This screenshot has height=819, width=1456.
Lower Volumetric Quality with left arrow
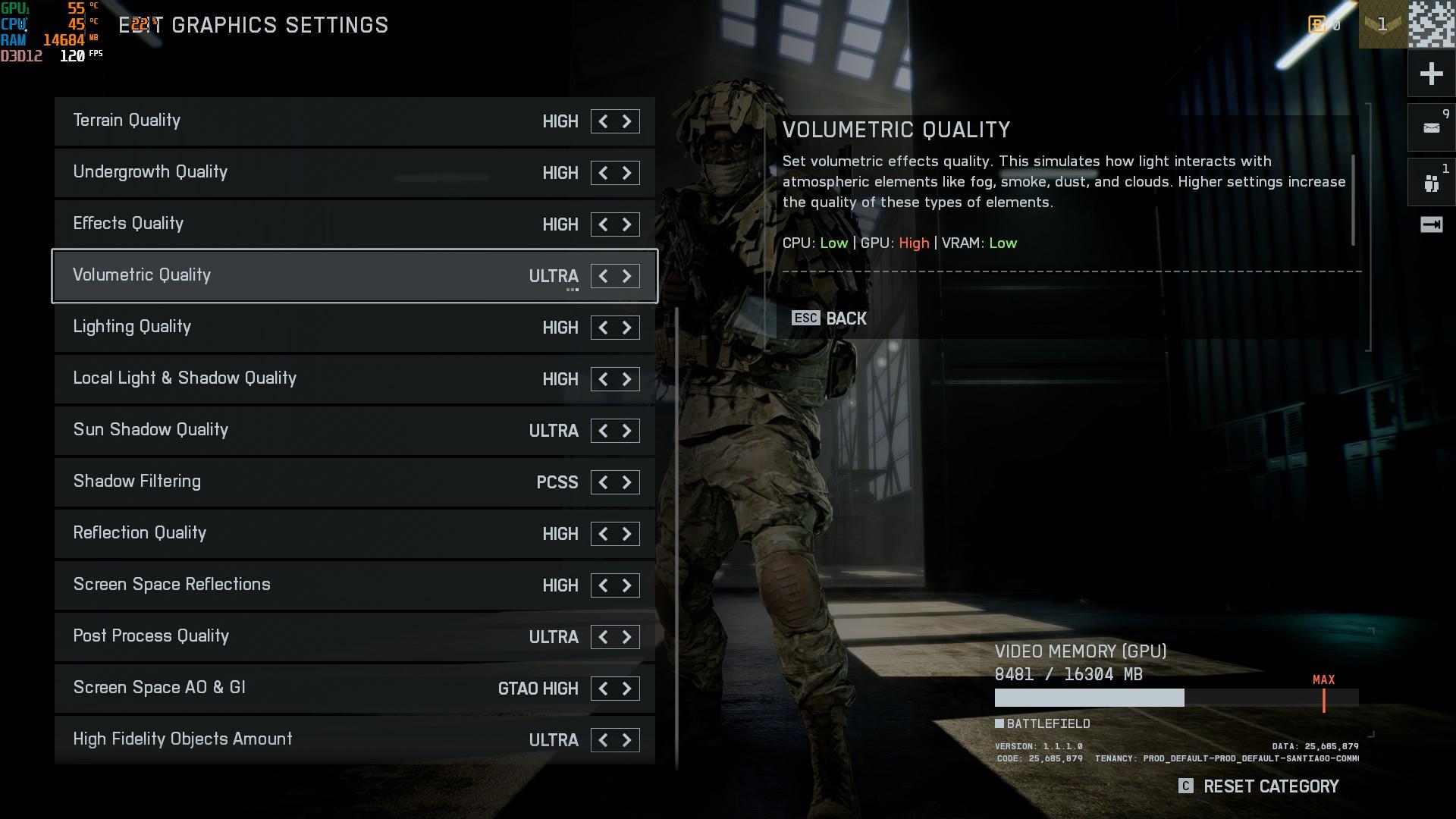point(603,276)
